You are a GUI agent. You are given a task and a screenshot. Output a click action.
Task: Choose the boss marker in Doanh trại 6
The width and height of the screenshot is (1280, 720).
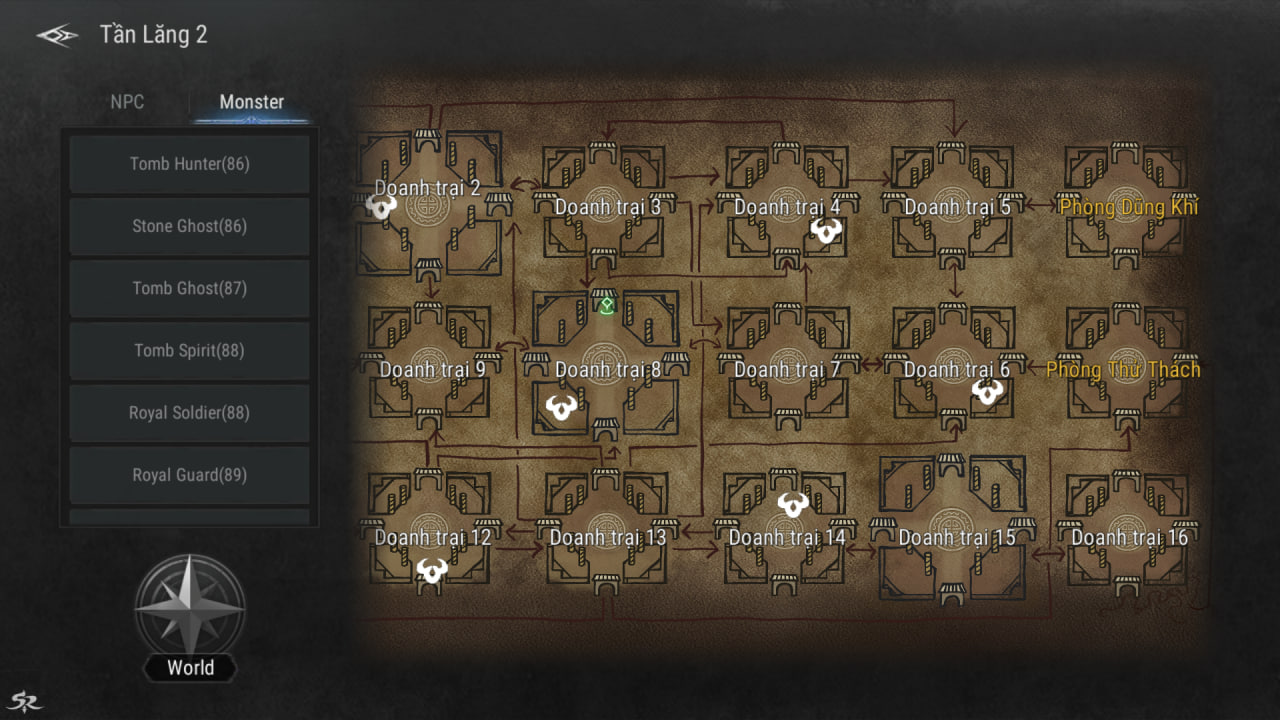click(988, 392)
